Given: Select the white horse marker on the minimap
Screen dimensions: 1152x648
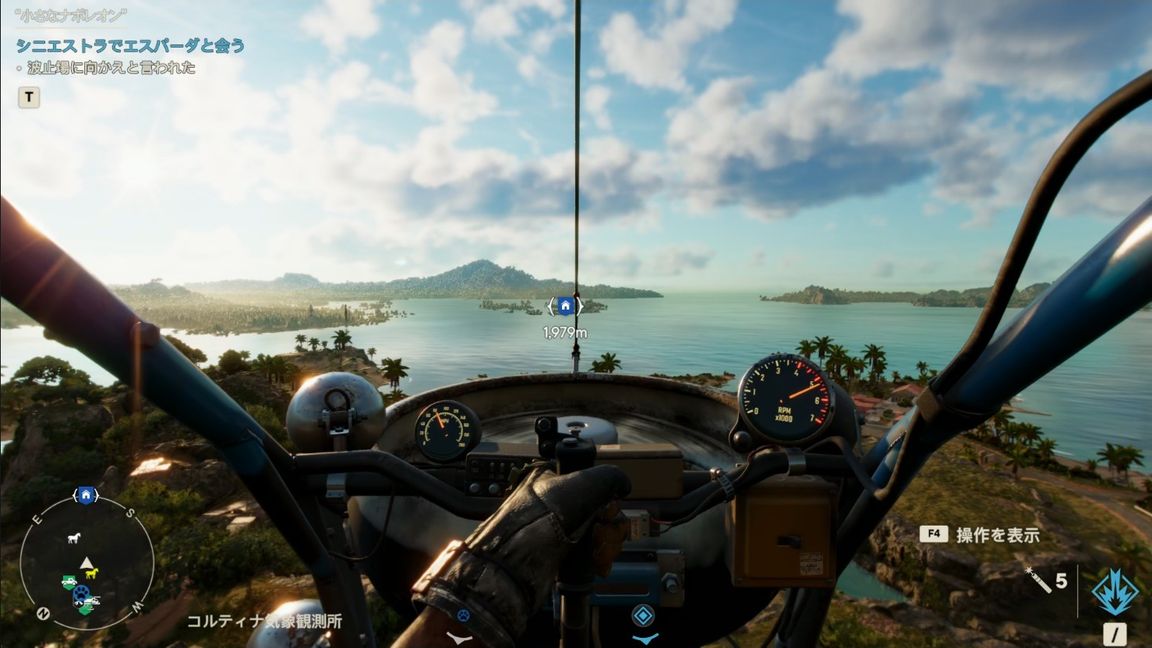Looking at the screenshot, I should [x=73, y=538].
